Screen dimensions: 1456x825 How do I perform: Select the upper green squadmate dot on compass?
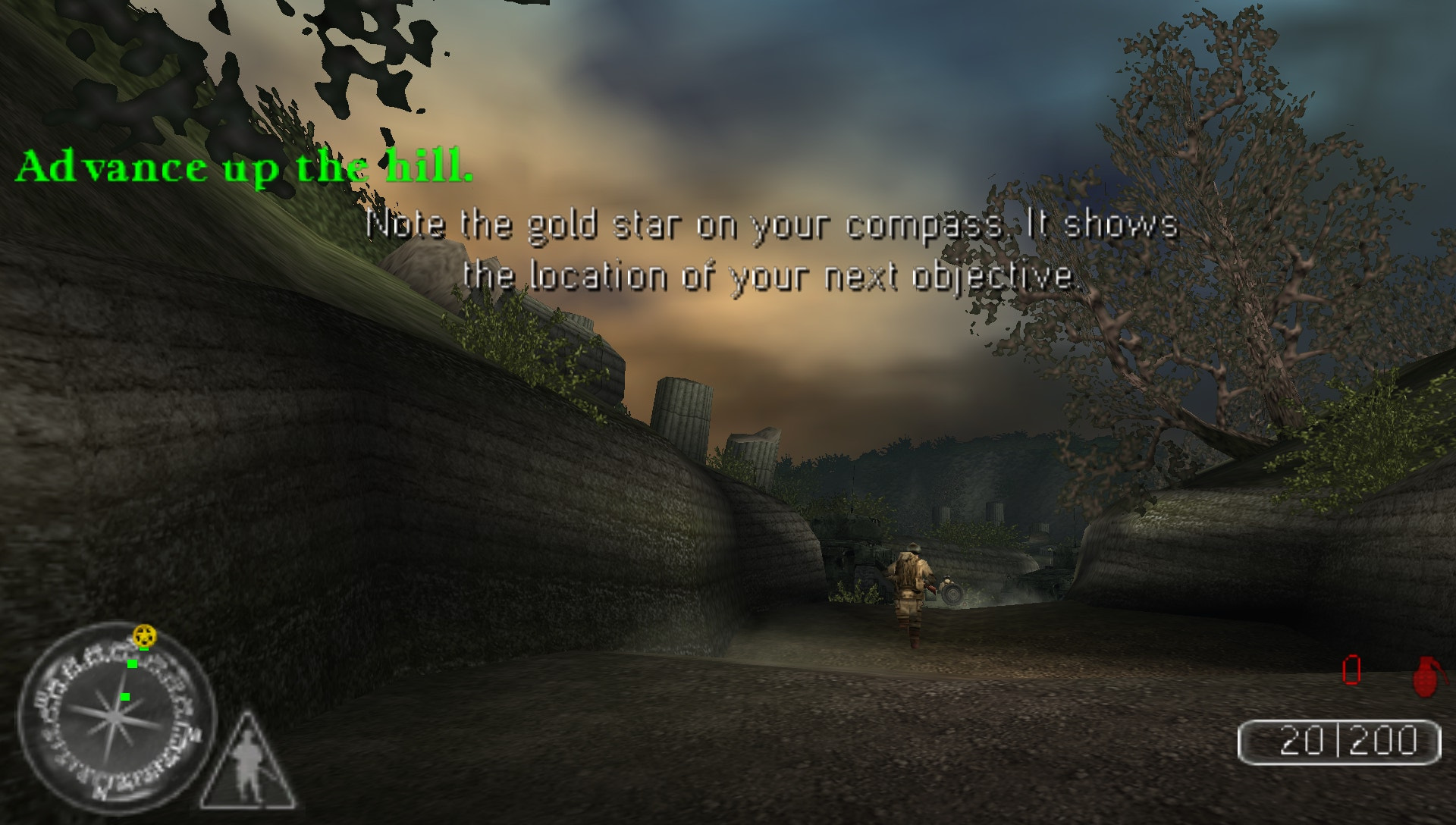pyautogui.click(x=132, y=664)
